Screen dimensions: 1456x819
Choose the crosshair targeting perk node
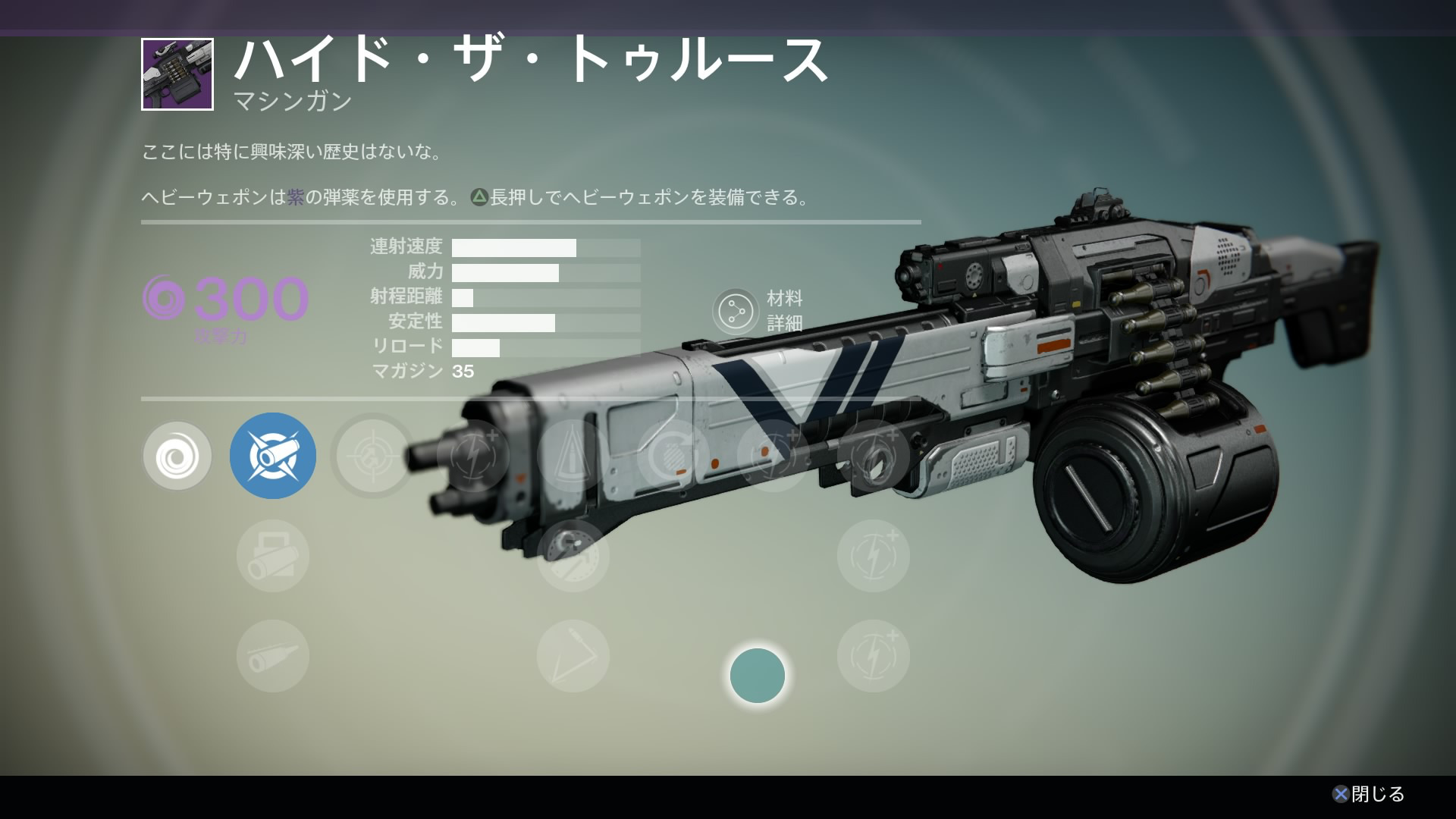click(x=372, y=457)
